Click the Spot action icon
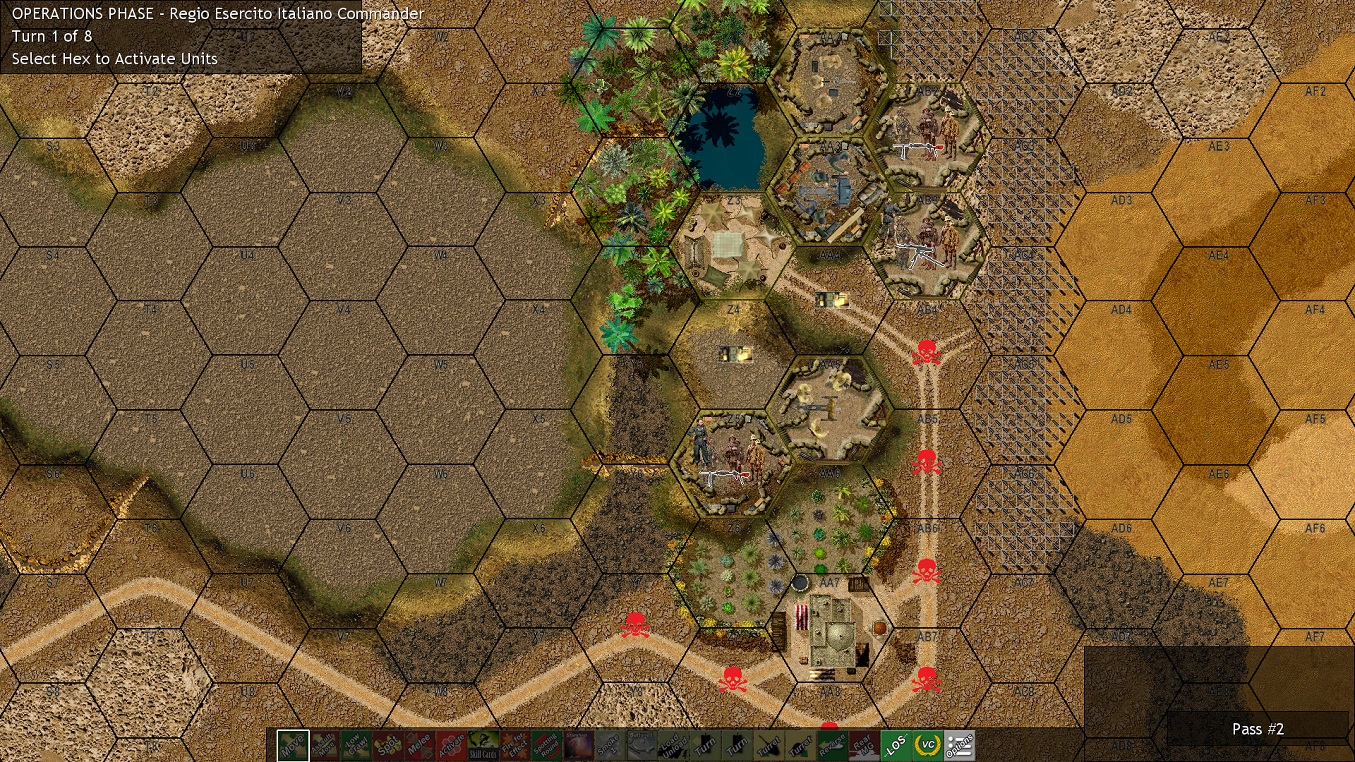 click(388, 745)
